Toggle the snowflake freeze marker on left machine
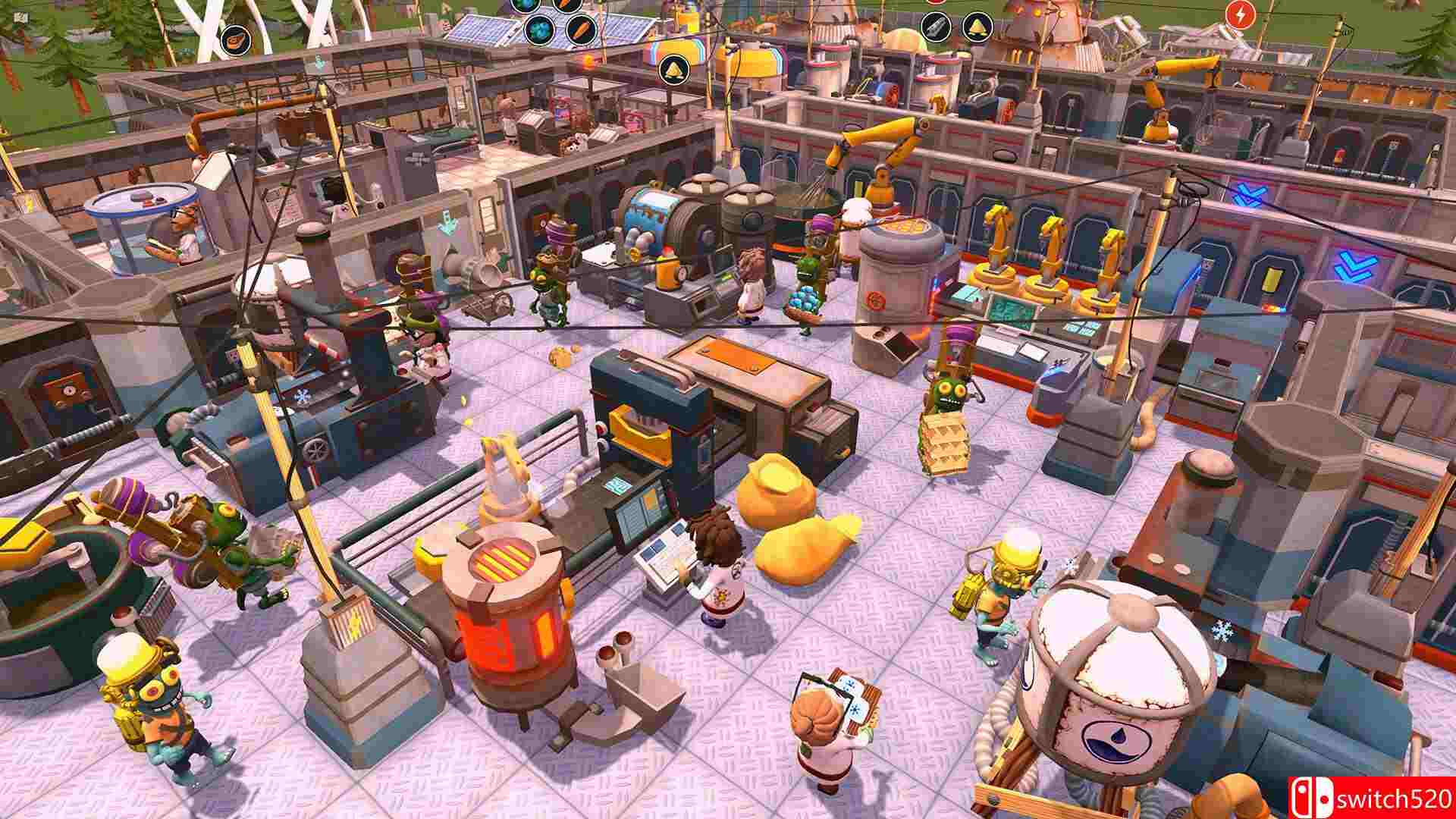Screen dimensions: 1456x819 coord(303,397)
